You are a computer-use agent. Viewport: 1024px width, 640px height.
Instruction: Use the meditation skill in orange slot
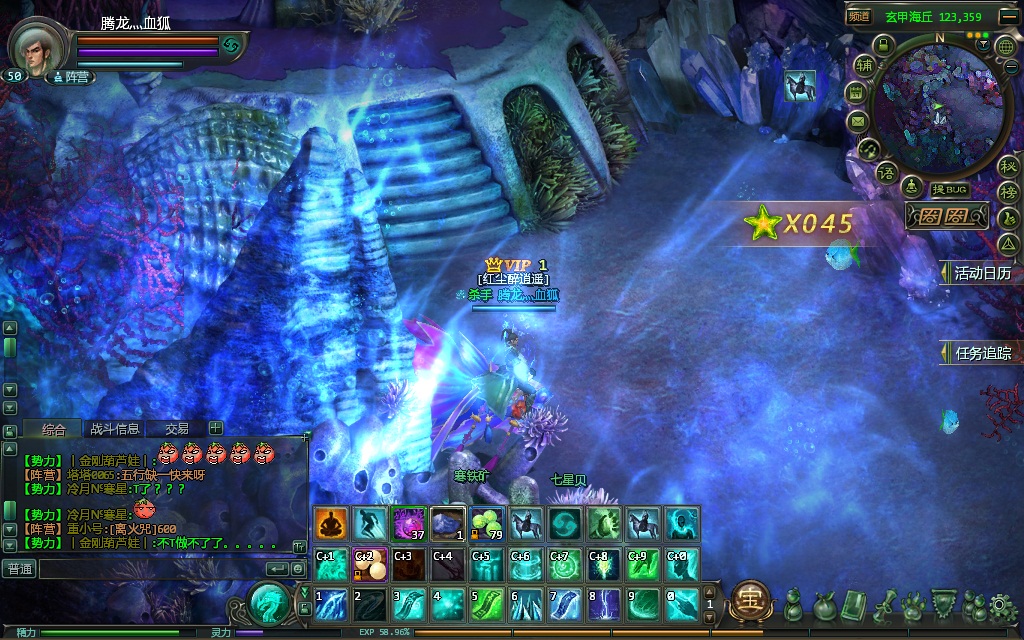click(x=331, y=524)
